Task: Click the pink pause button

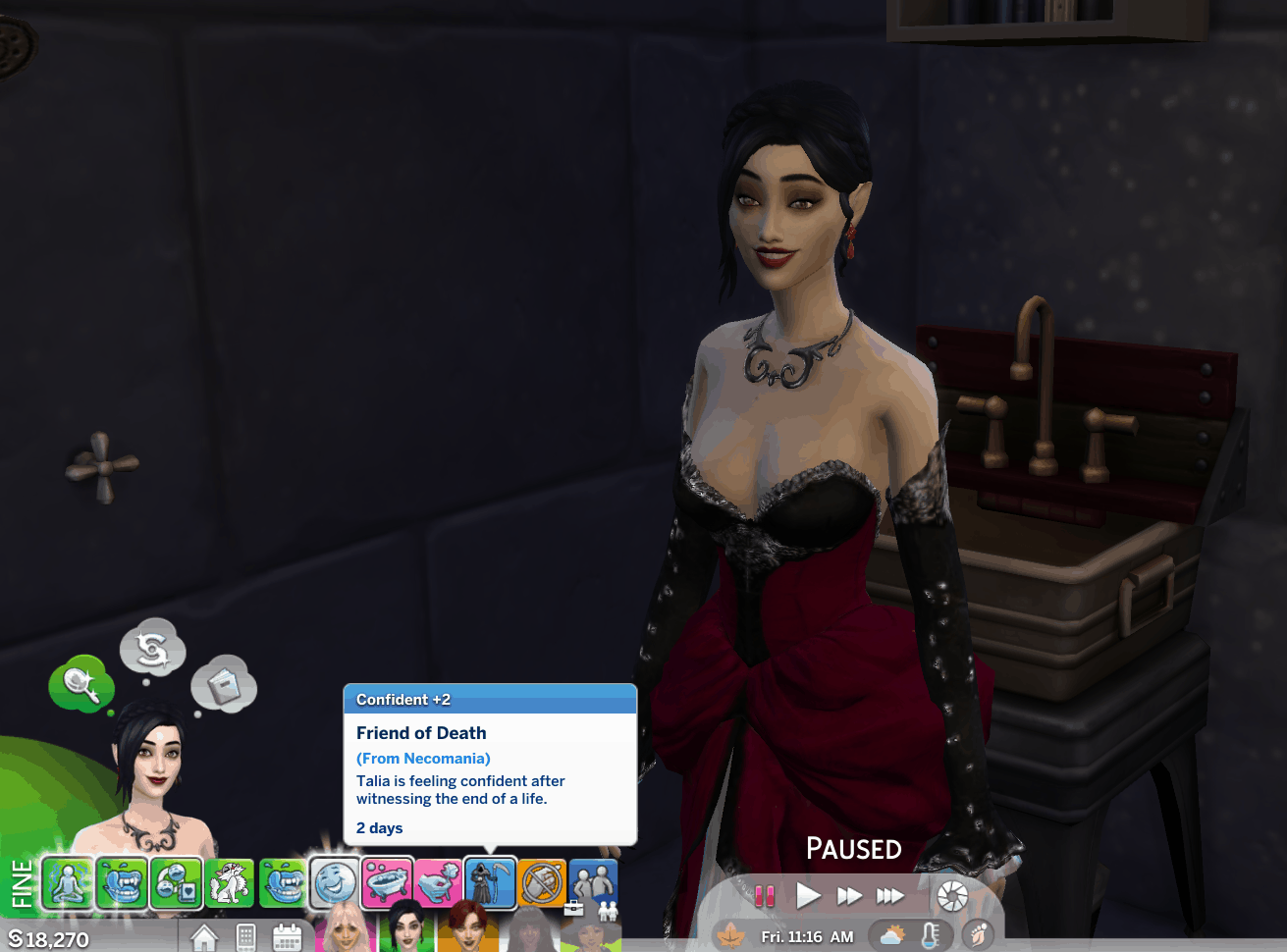Action: click(765, 895)
